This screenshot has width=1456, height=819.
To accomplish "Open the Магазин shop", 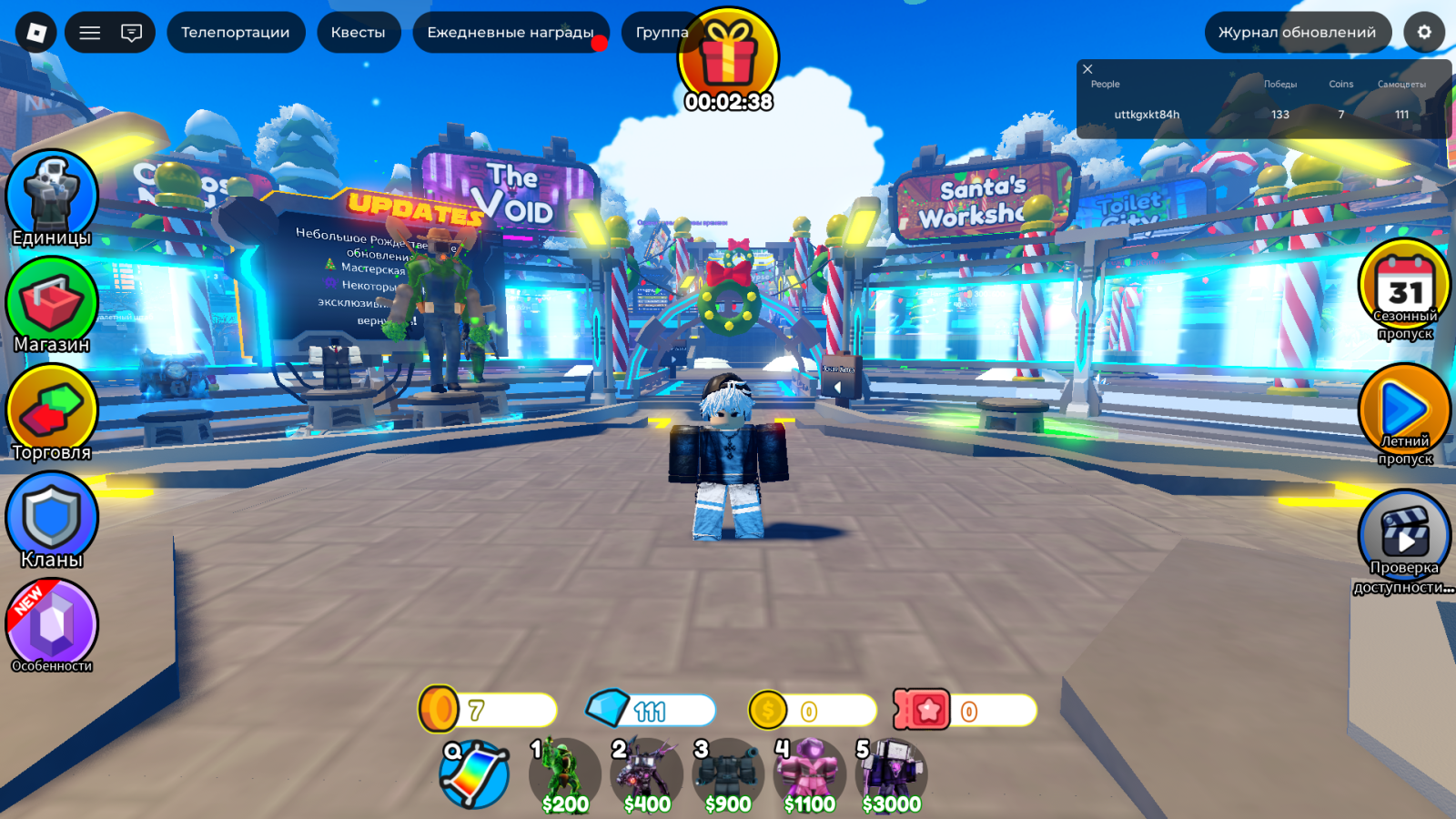I will coord(52,302).
